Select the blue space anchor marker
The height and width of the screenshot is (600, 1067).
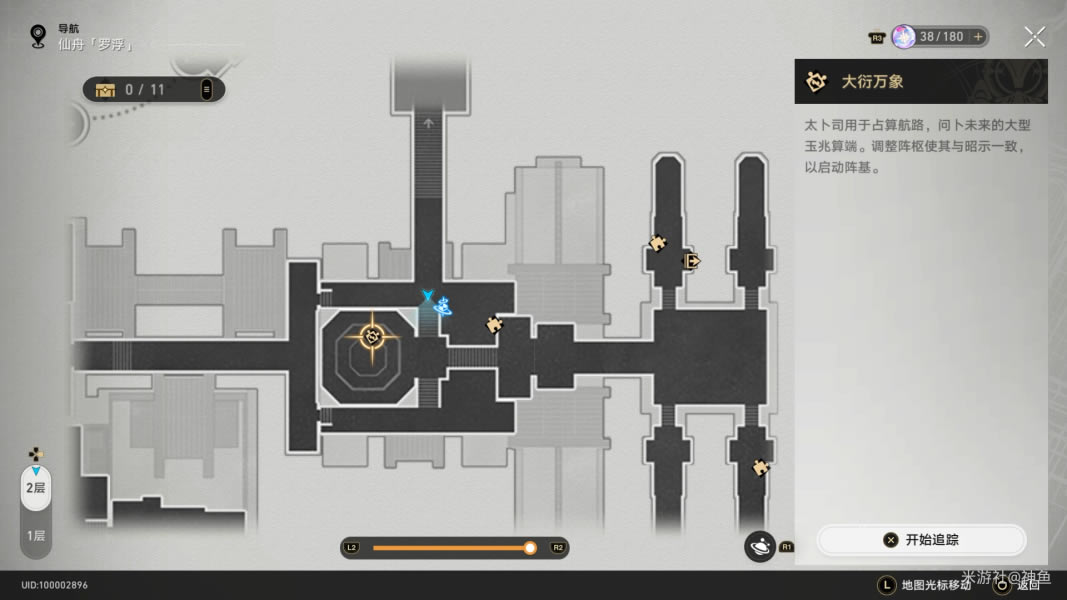[436, 305]
